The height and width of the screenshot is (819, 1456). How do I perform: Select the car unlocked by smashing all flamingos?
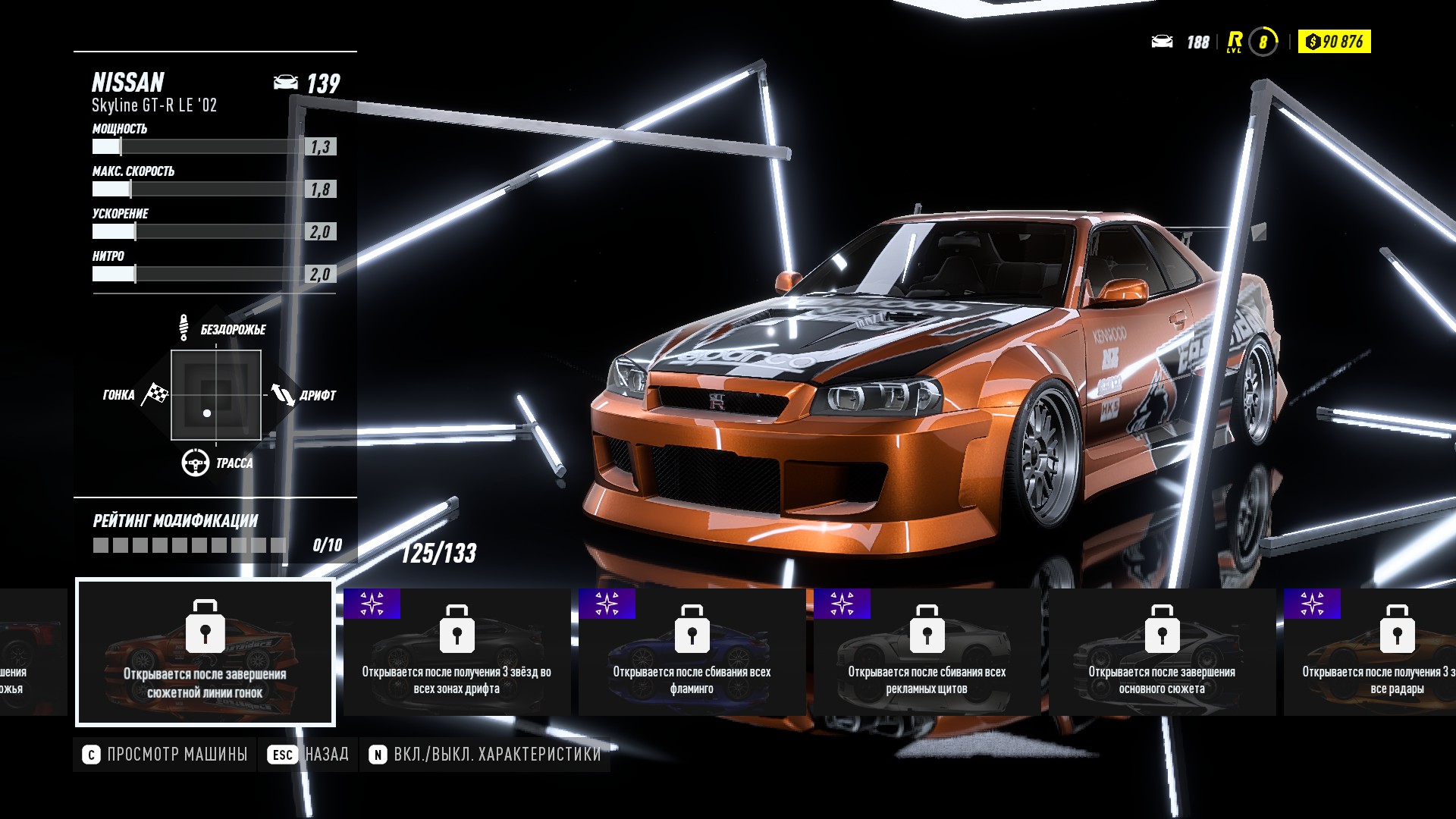click(x=692, y=652)
